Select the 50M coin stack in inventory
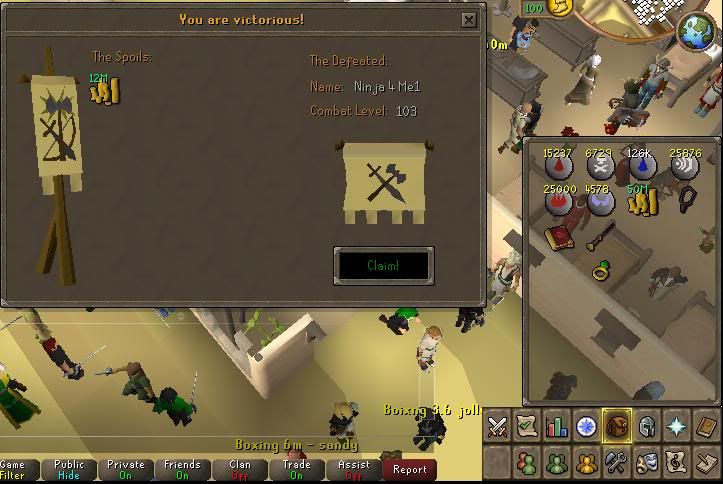 (641, 201)
